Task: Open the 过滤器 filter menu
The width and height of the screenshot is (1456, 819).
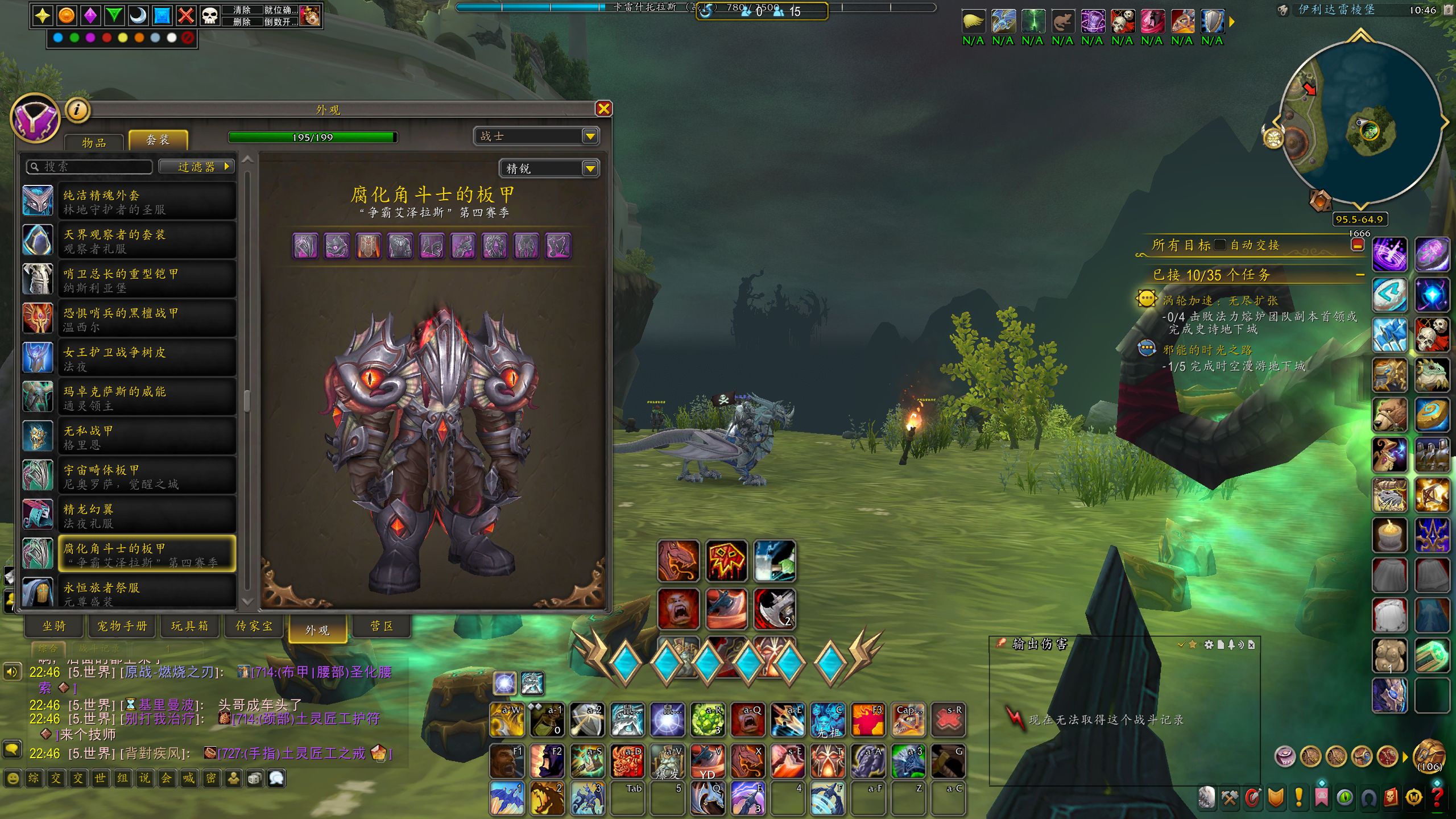Action: pos(196,167)
